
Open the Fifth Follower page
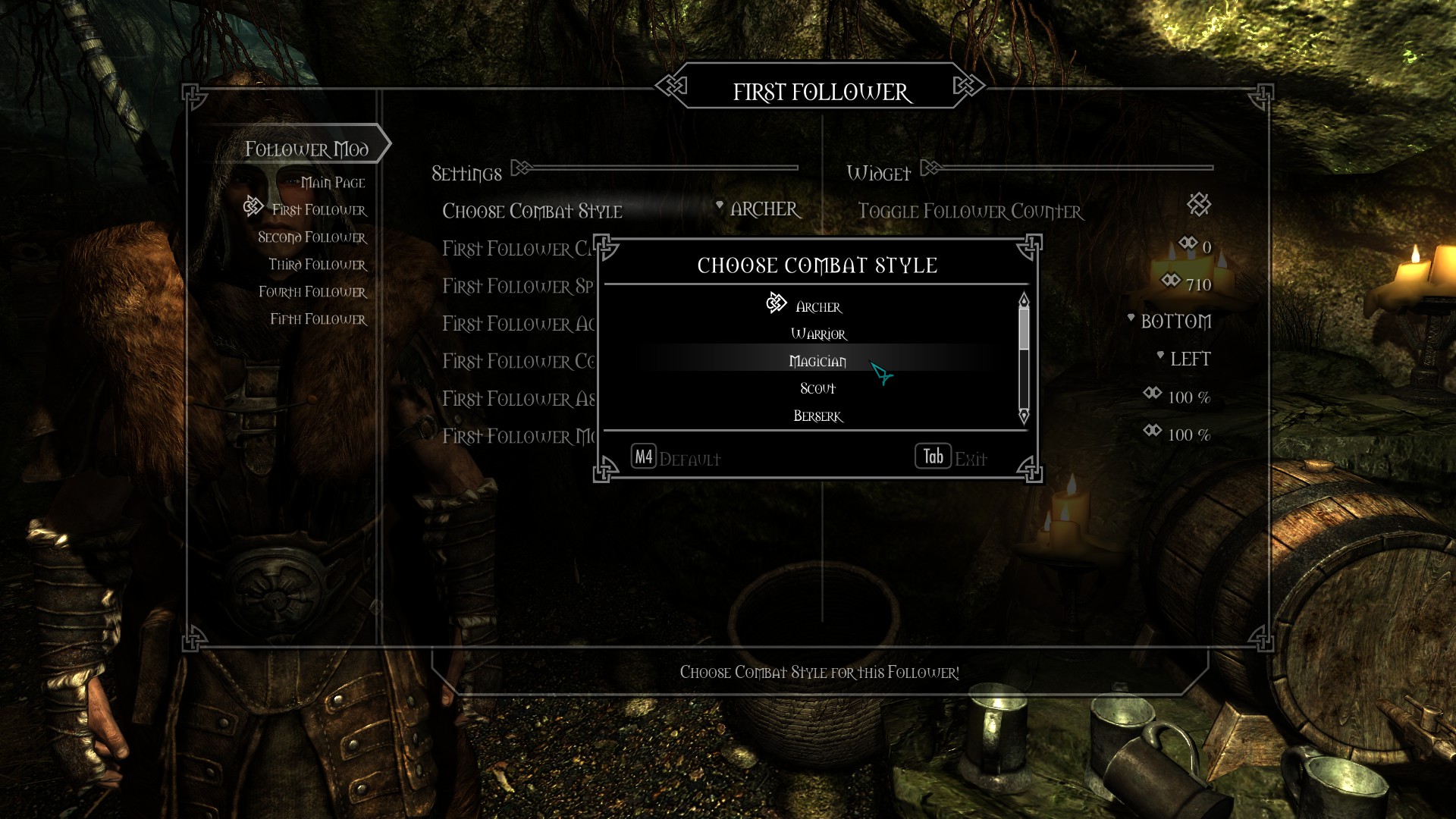pyautogui.click(x=318, y=319)
